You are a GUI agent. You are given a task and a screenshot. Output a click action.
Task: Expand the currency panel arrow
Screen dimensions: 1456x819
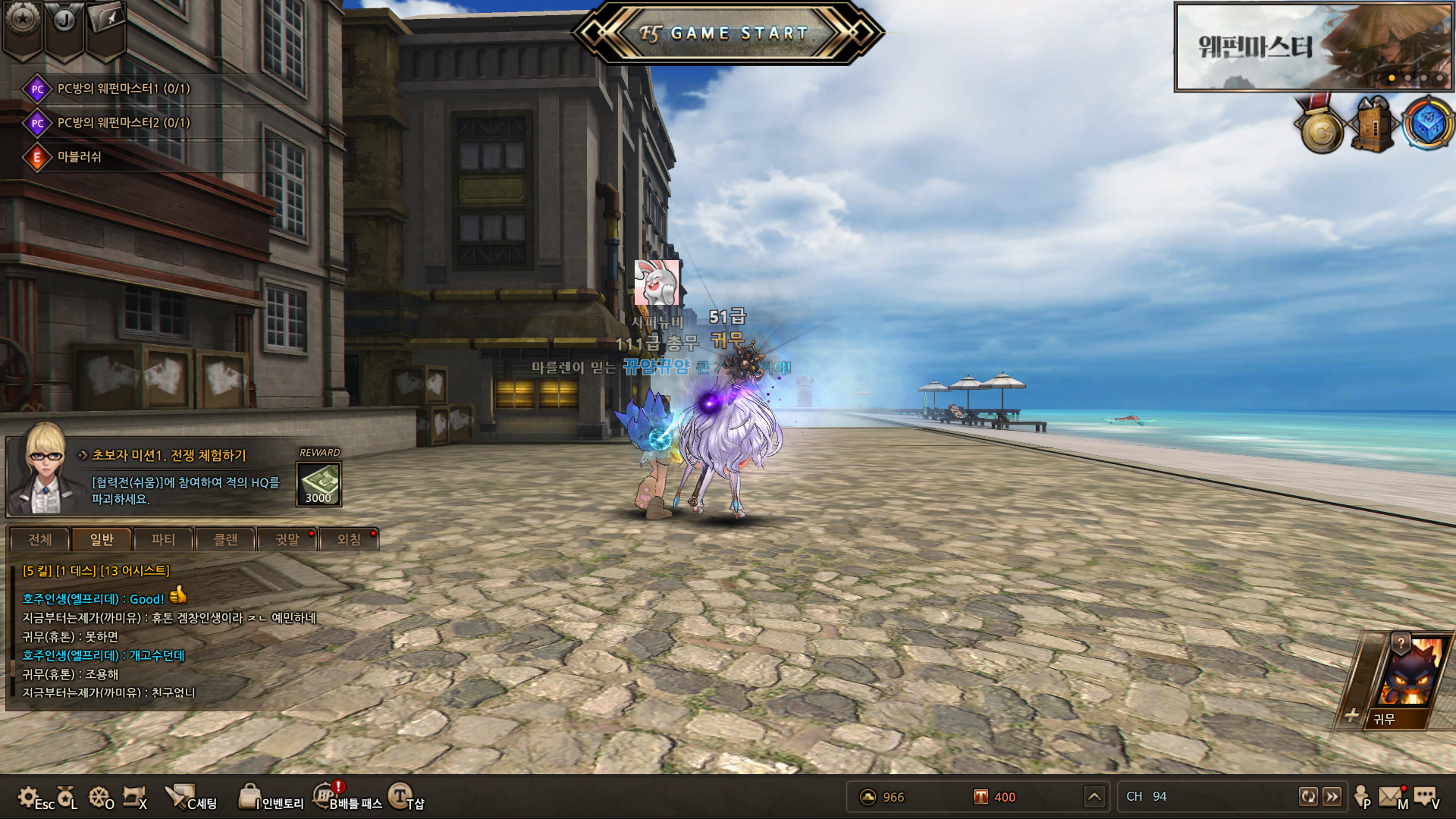point(1094,796)
